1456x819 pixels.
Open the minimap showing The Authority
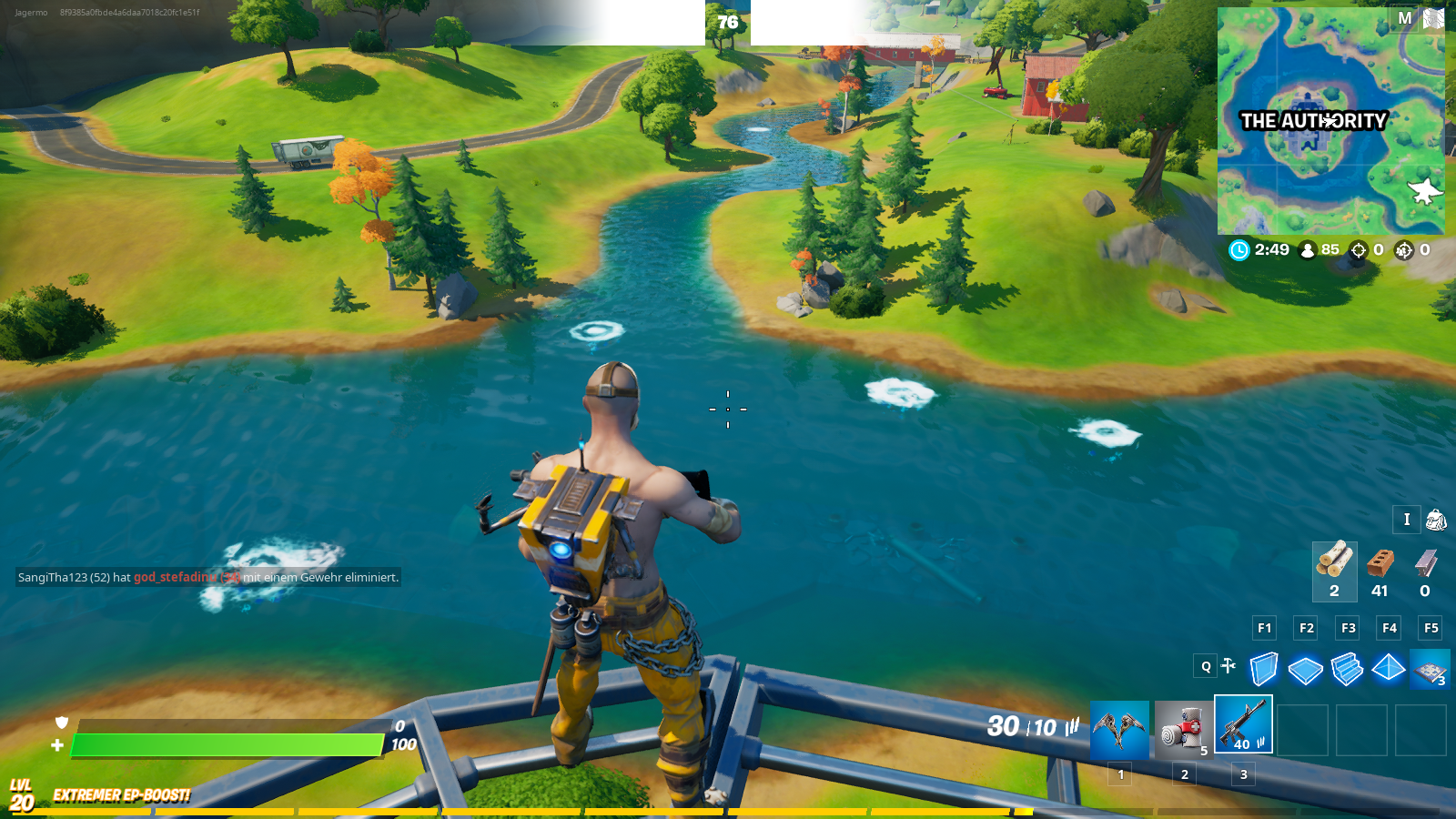(1330, 121)
